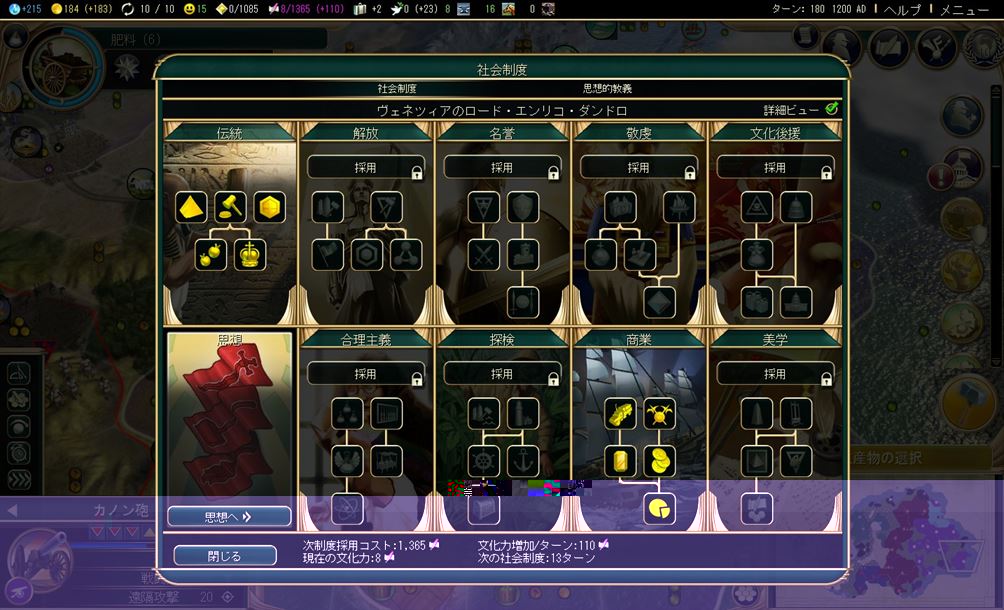Toggle the 詳細ビュー checkbox
Screen dimensions: 1004x610
(x=832, y=109)
